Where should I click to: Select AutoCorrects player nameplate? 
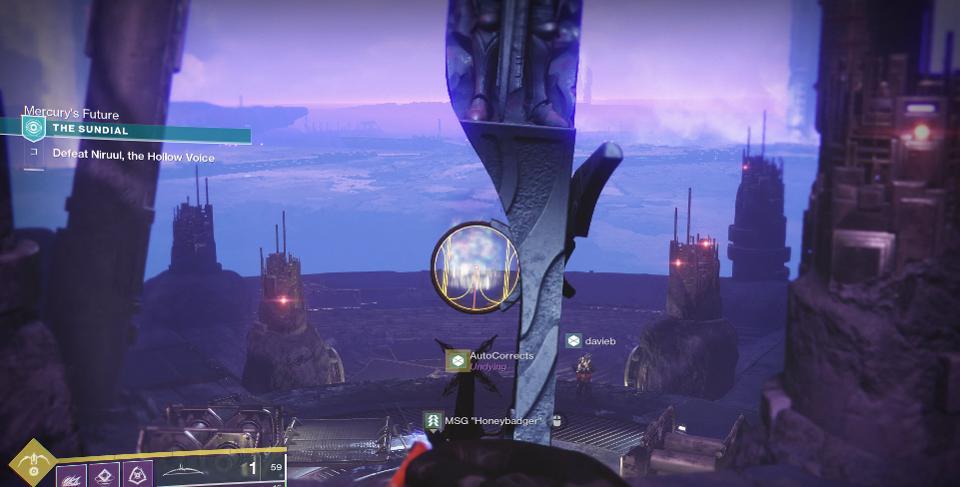[x=500, y=356]
